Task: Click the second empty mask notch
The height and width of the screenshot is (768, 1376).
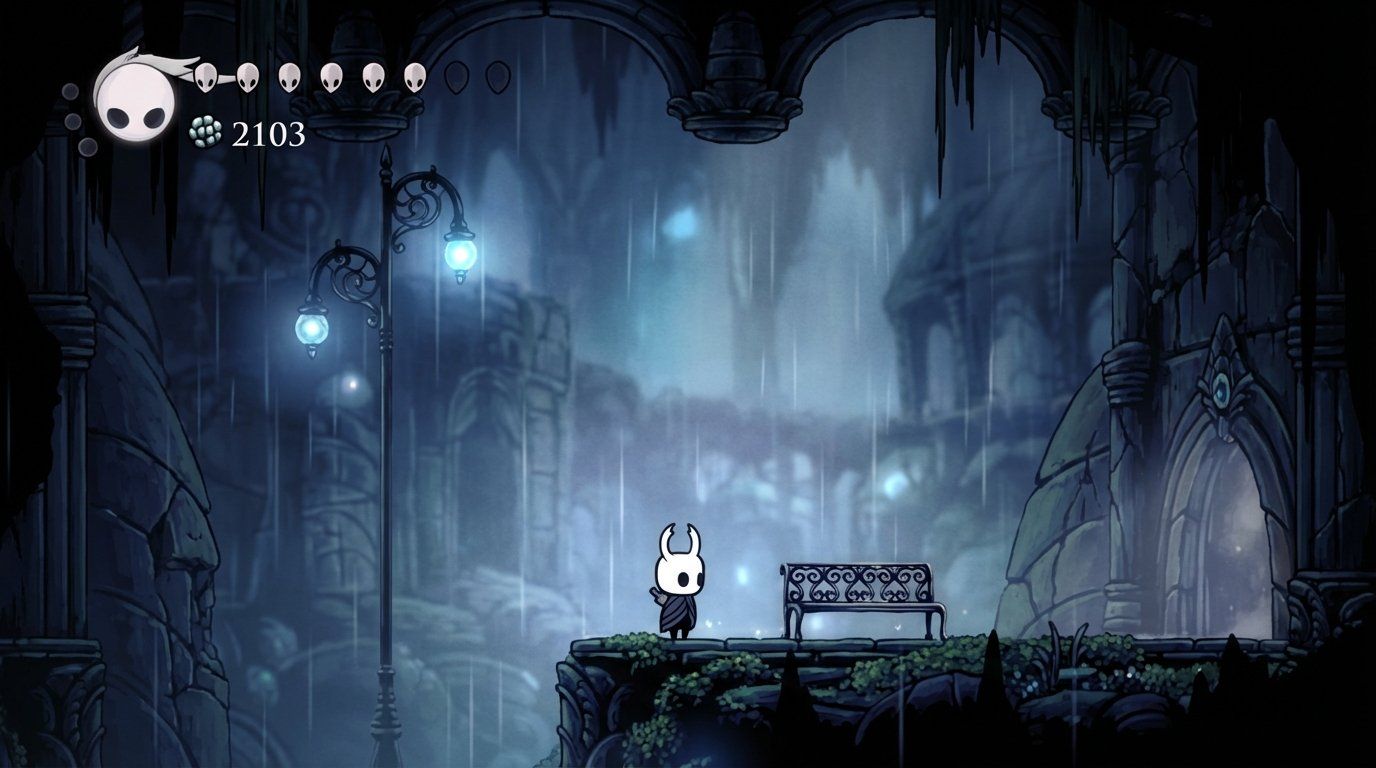Action: click(500, 76)
